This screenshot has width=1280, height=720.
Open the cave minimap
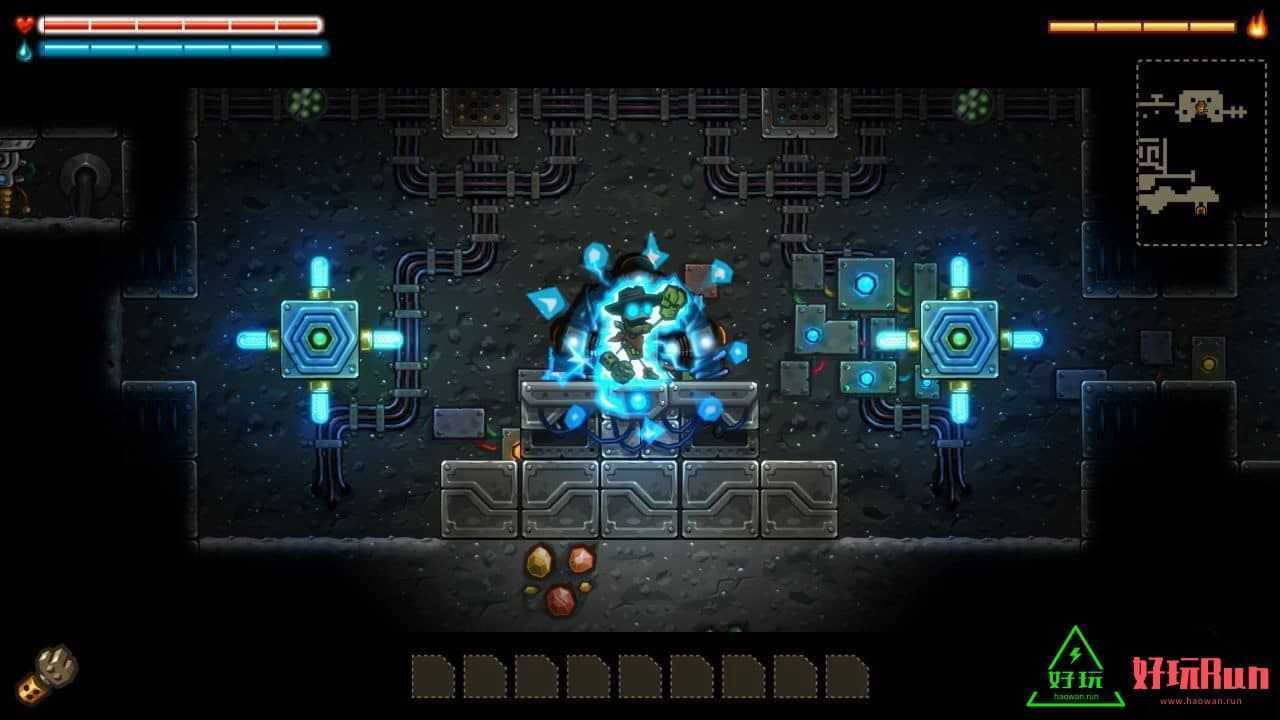tap(1187, 152)
